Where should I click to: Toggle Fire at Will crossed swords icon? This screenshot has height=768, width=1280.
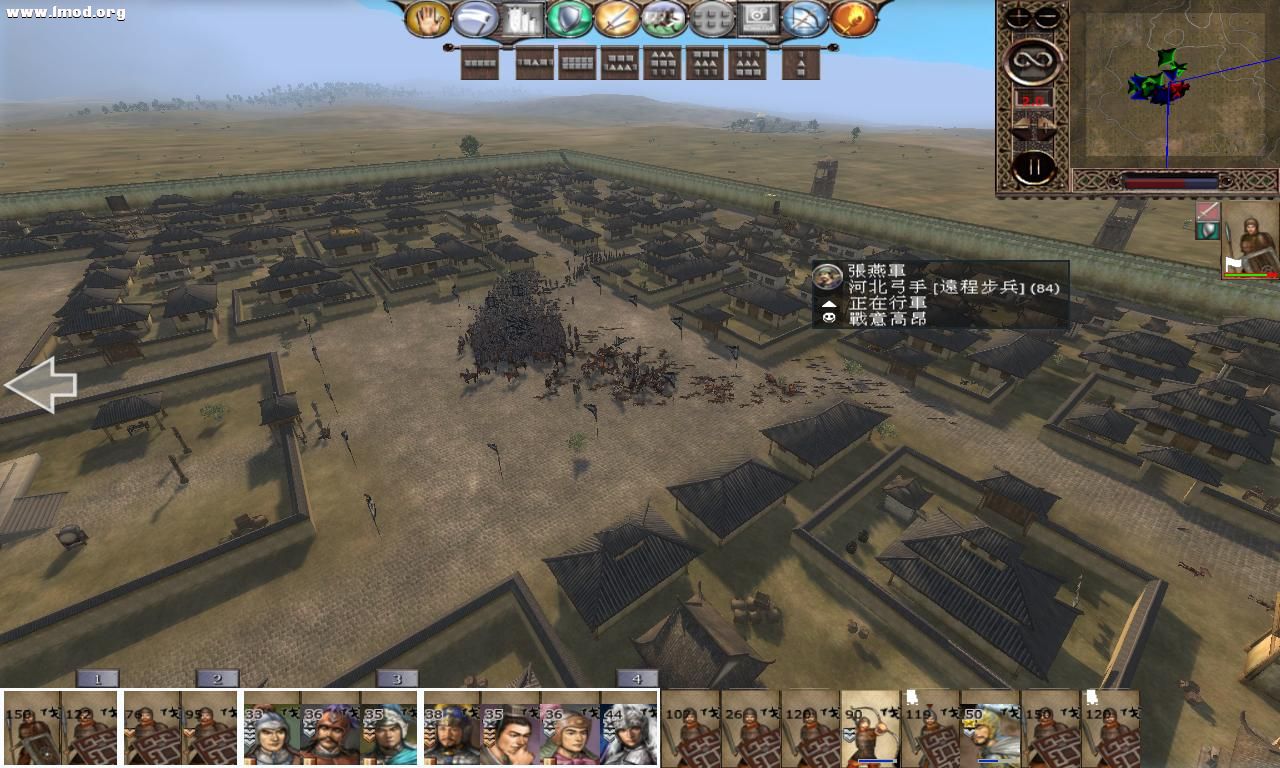tap(617, 16)
